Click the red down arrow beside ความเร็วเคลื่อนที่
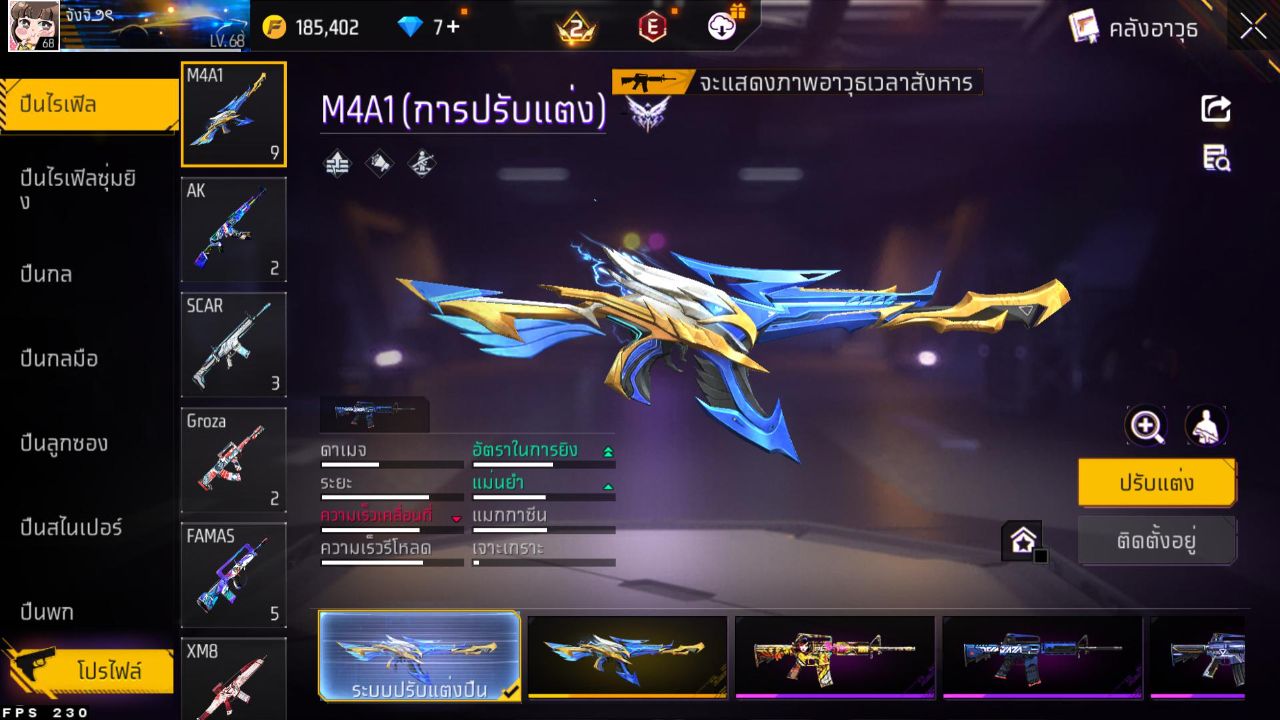 click(457, 516)
